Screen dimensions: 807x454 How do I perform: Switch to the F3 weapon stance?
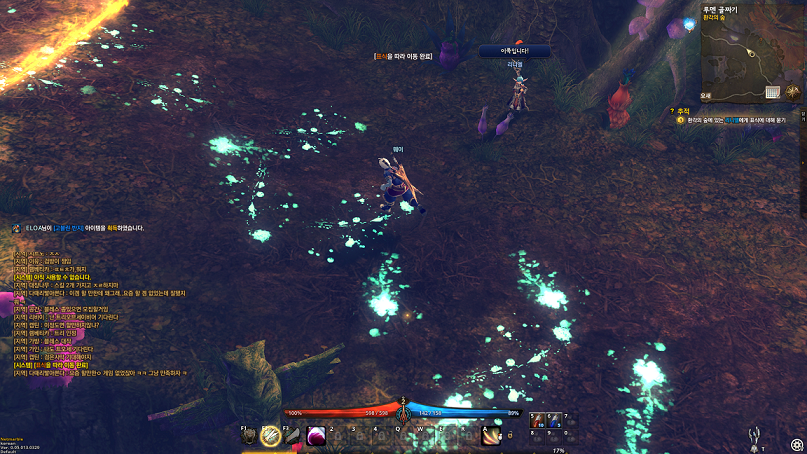pyautogui.click(x=292, y=434)
